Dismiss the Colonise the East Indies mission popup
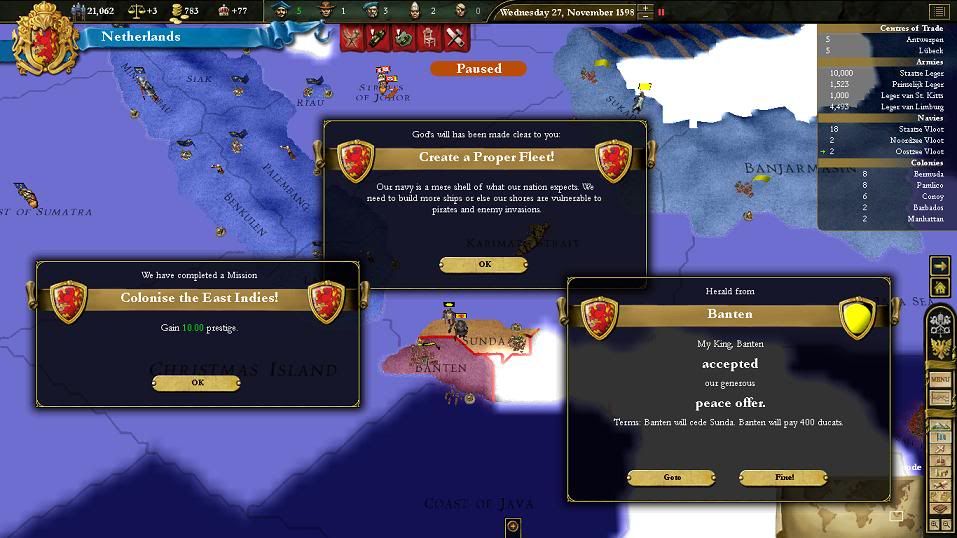 coord(196,383)
